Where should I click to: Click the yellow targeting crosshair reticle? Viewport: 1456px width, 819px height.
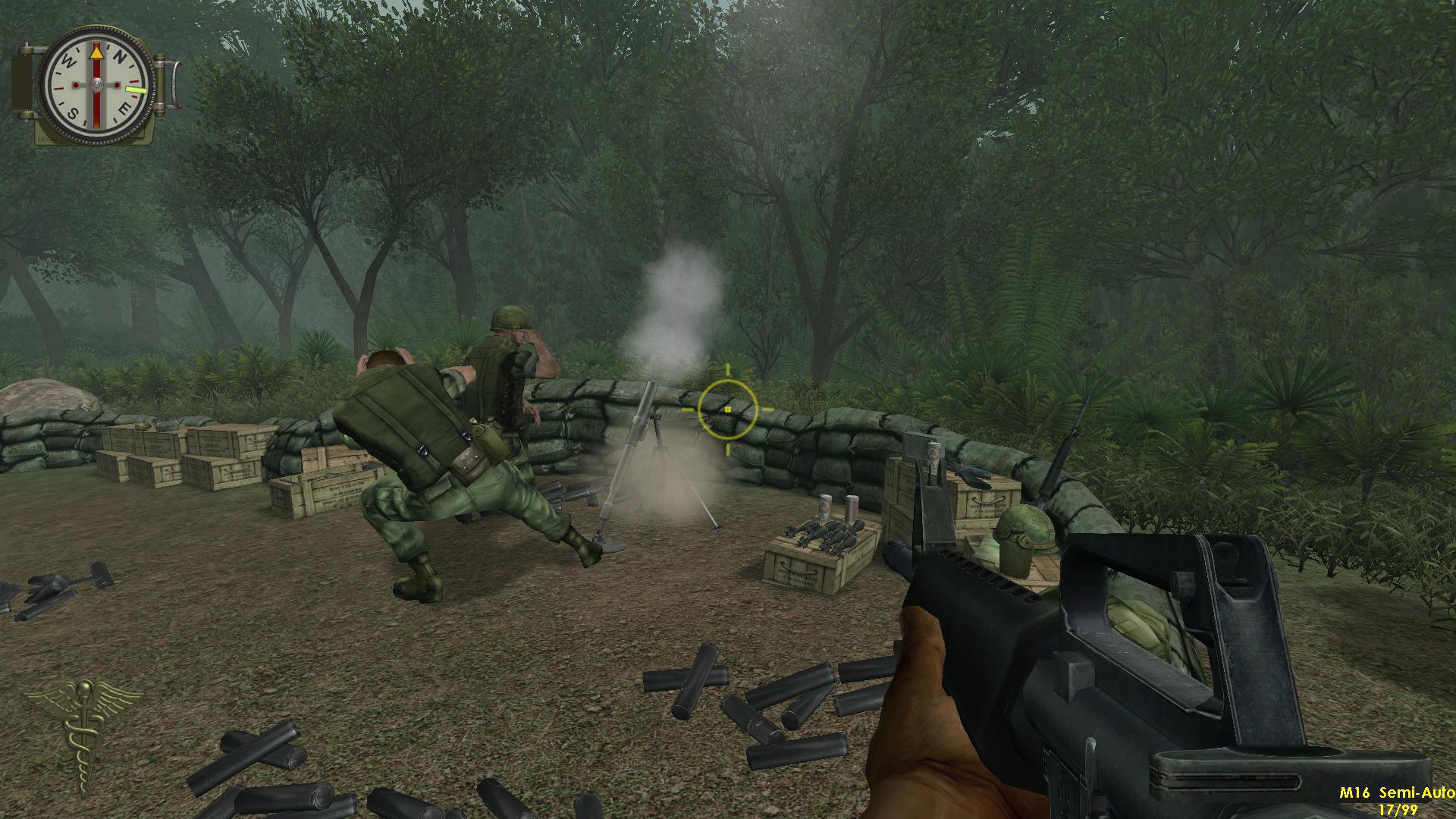[x=729, y=409]
